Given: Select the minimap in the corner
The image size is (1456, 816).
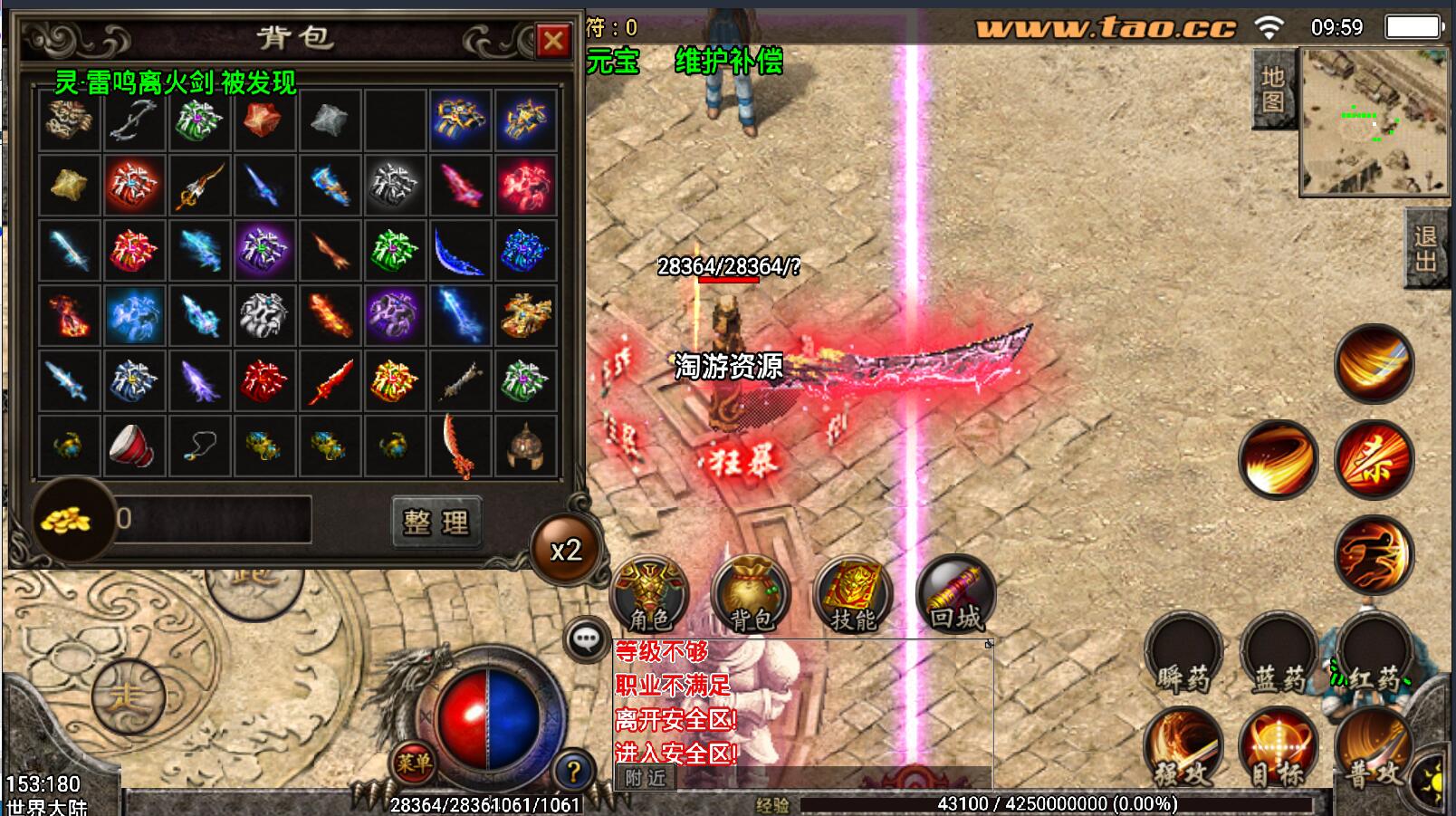Looking at the screenshot, I should (1375, 122).
